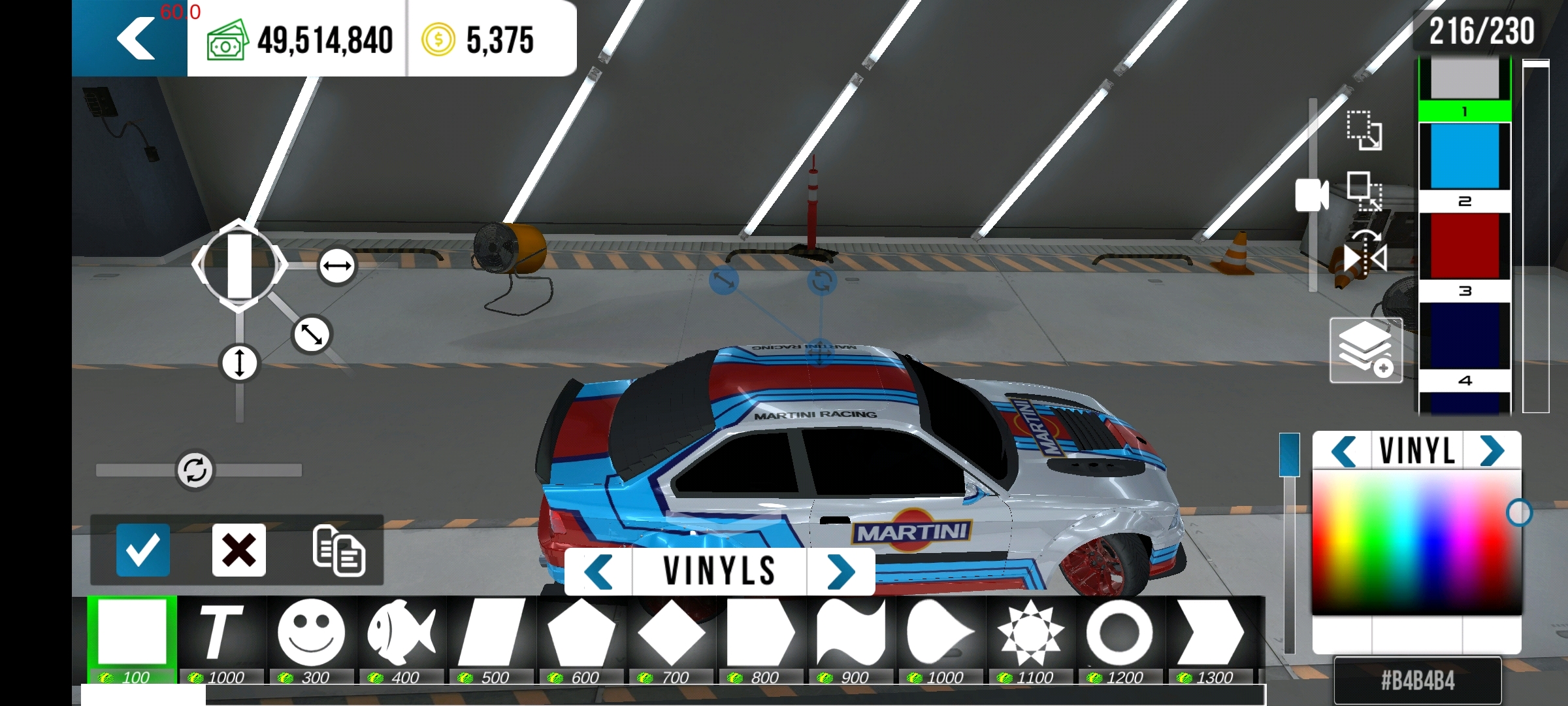Add a new layer with the stack icon
This screenshot has width=1568, height=706.
[1365, 350]
